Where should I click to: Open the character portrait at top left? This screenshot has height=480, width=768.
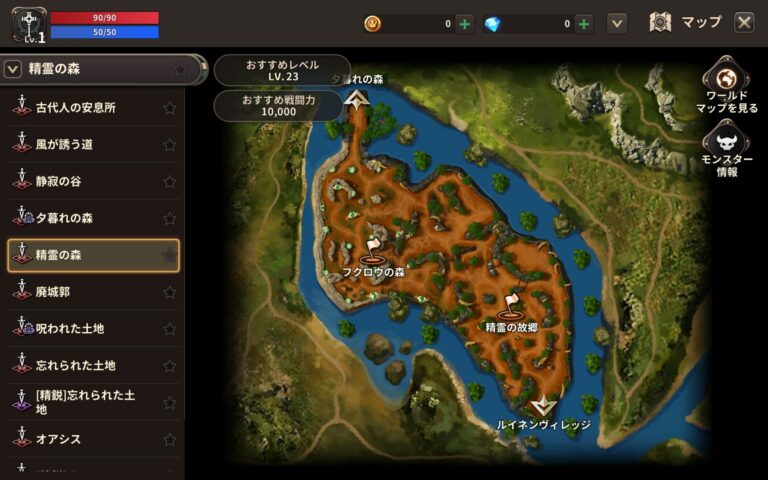click(26, 24)
